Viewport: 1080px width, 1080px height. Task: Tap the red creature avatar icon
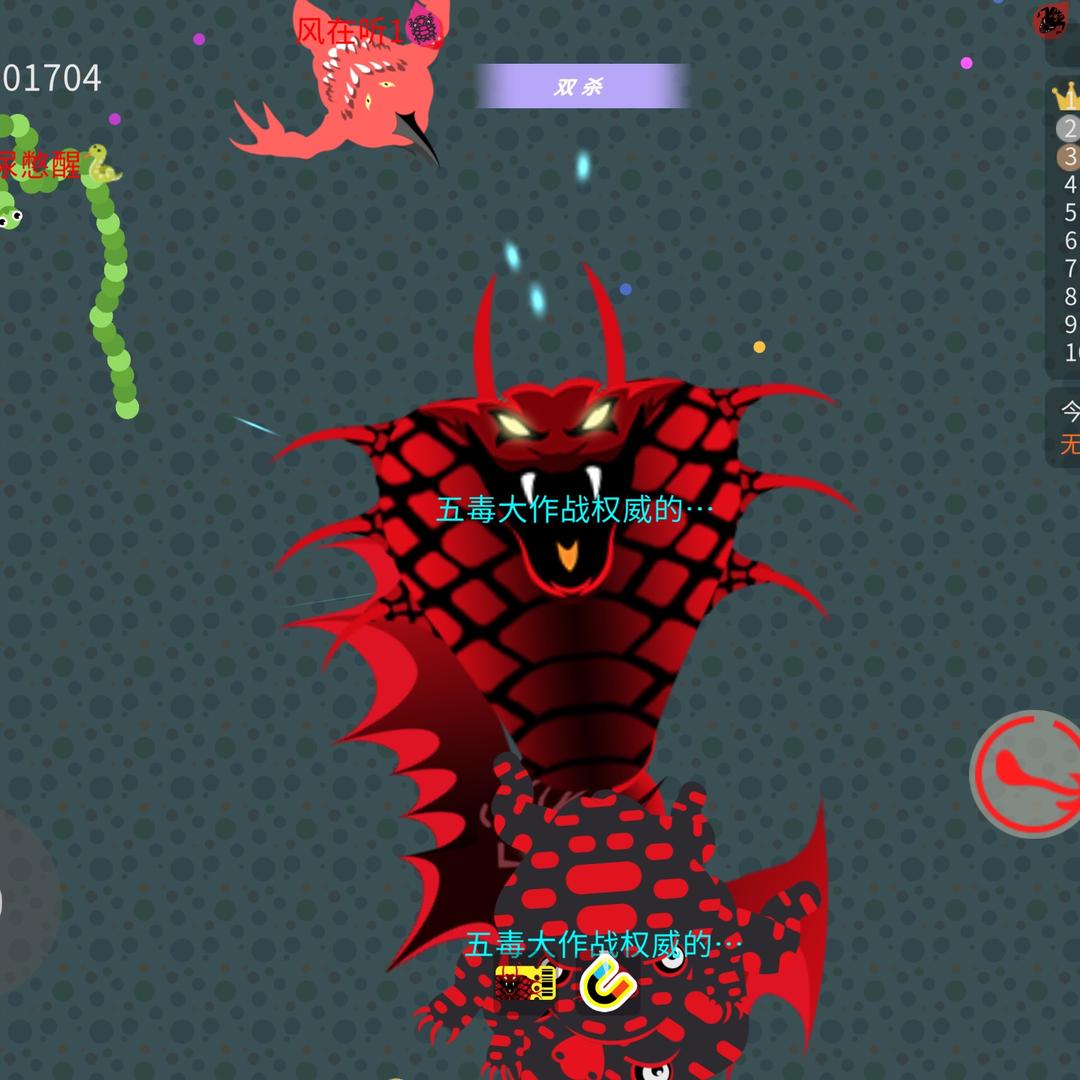(x=1054, y=20)
